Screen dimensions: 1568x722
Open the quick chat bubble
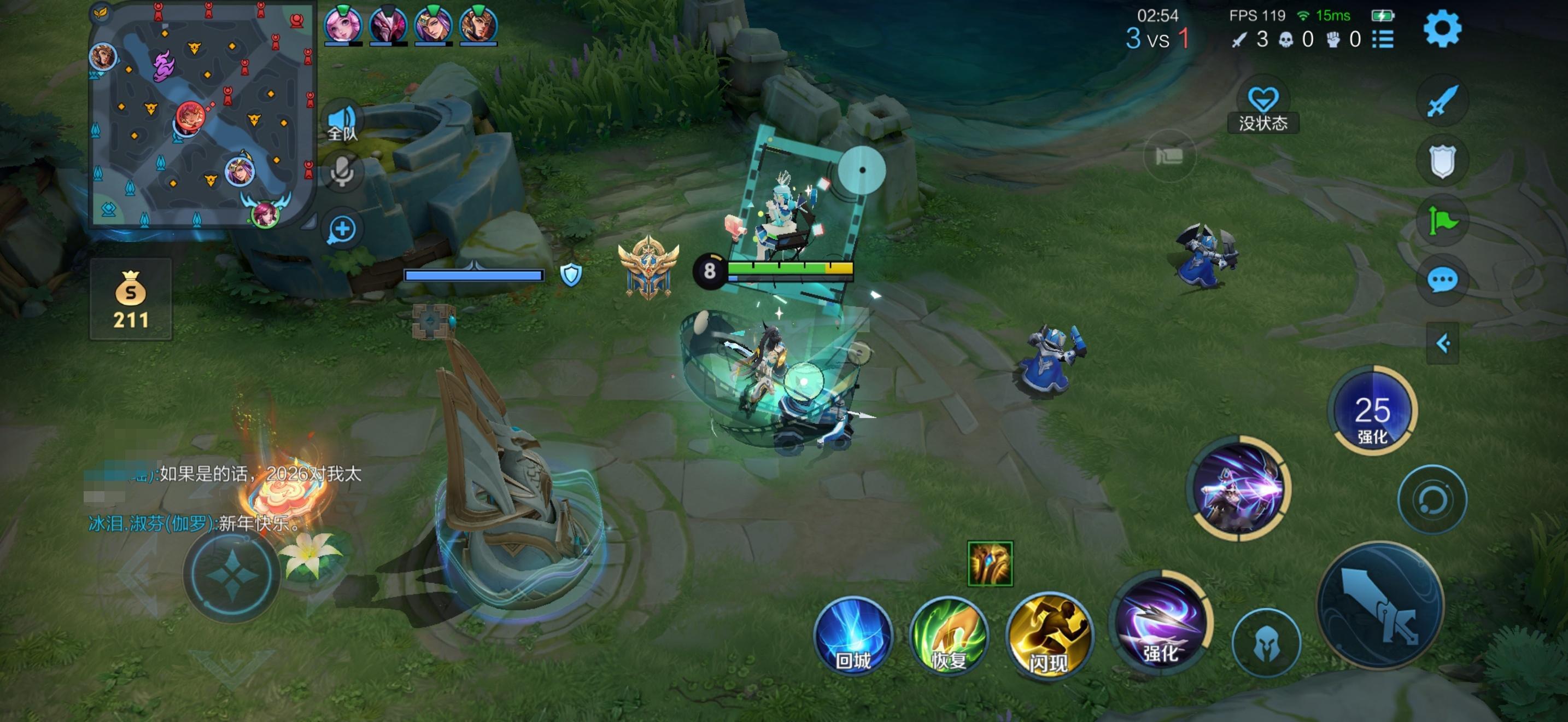tap(1442, 281)
